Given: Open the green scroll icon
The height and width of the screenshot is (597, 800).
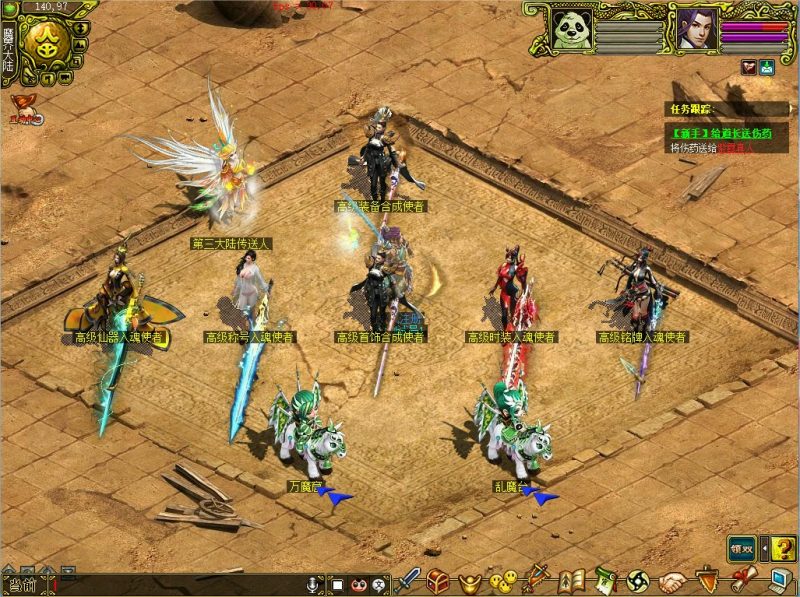Looking at the screenshot, I should pos(605,580).
